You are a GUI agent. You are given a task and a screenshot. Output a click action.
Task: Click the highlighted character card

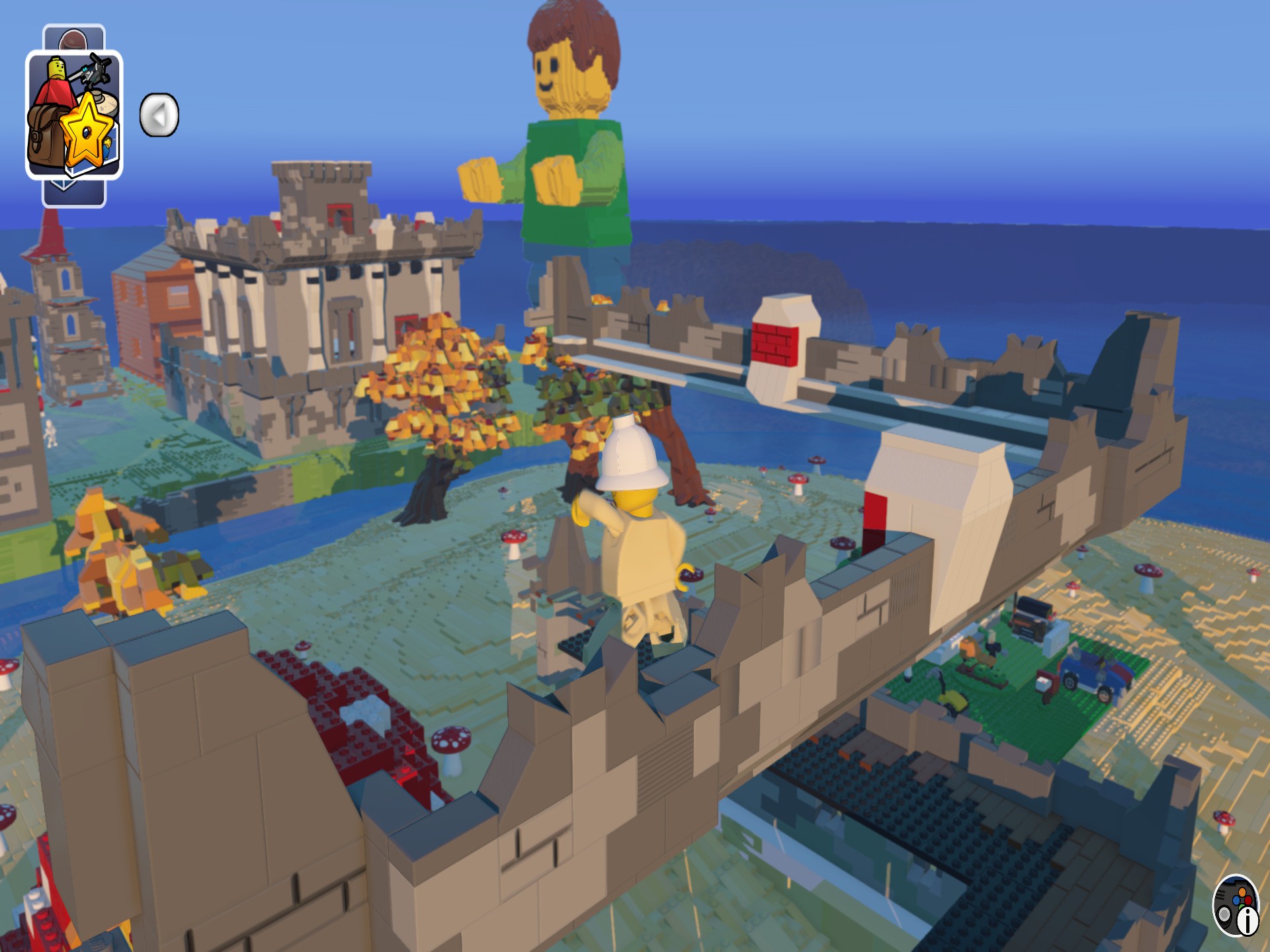(x=76, y=112)
